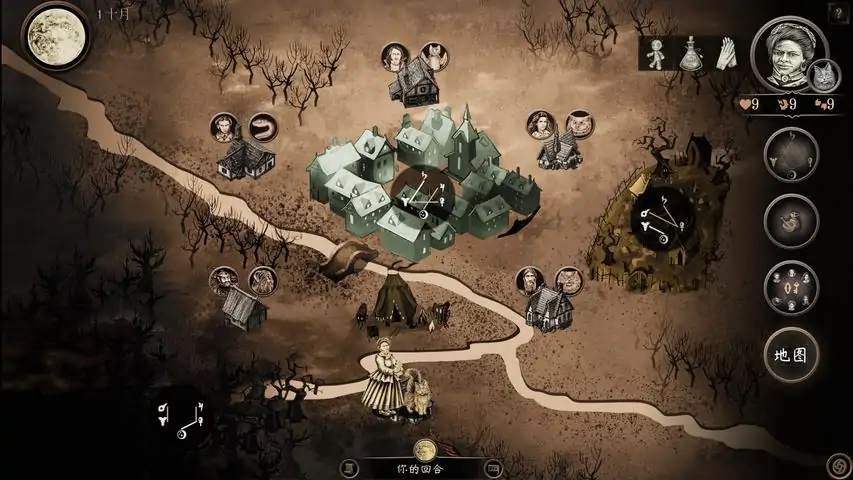Click the question mark help button
The image size is (853, 480).
[836, 12]
